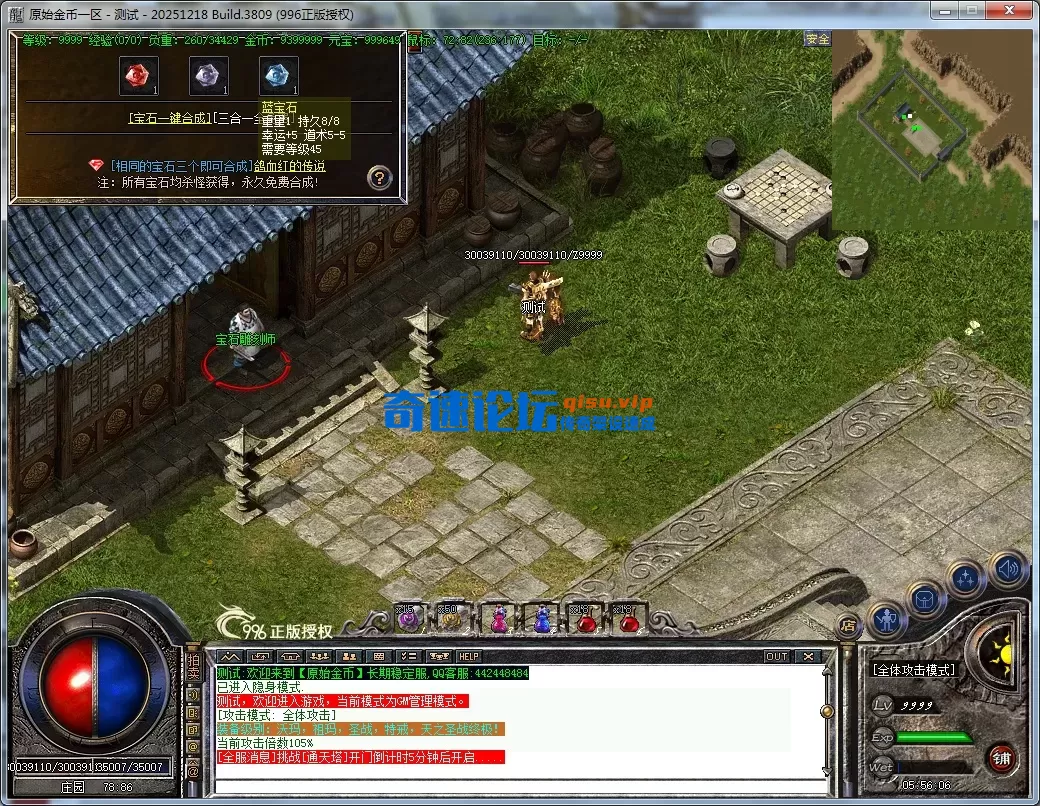Open the 鸽血红的传说 link
1040x806 pixels.
click(x=289, y=166)
